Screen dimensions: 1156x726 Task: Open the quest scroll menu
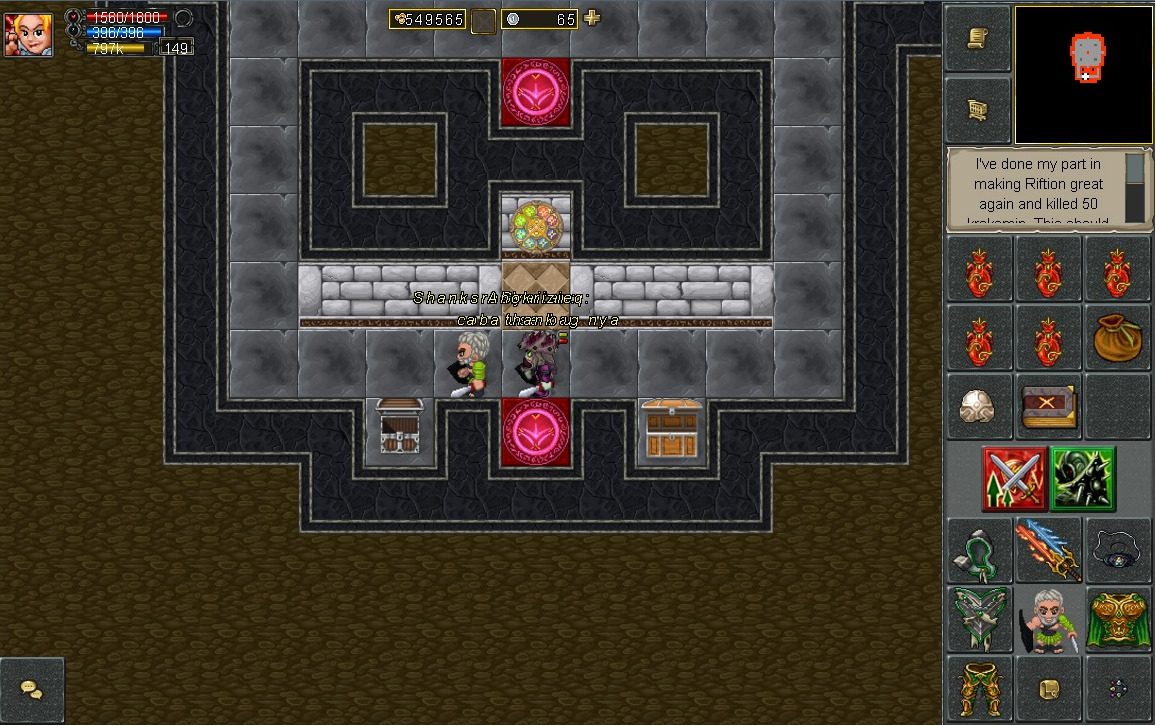click(979, 39)
